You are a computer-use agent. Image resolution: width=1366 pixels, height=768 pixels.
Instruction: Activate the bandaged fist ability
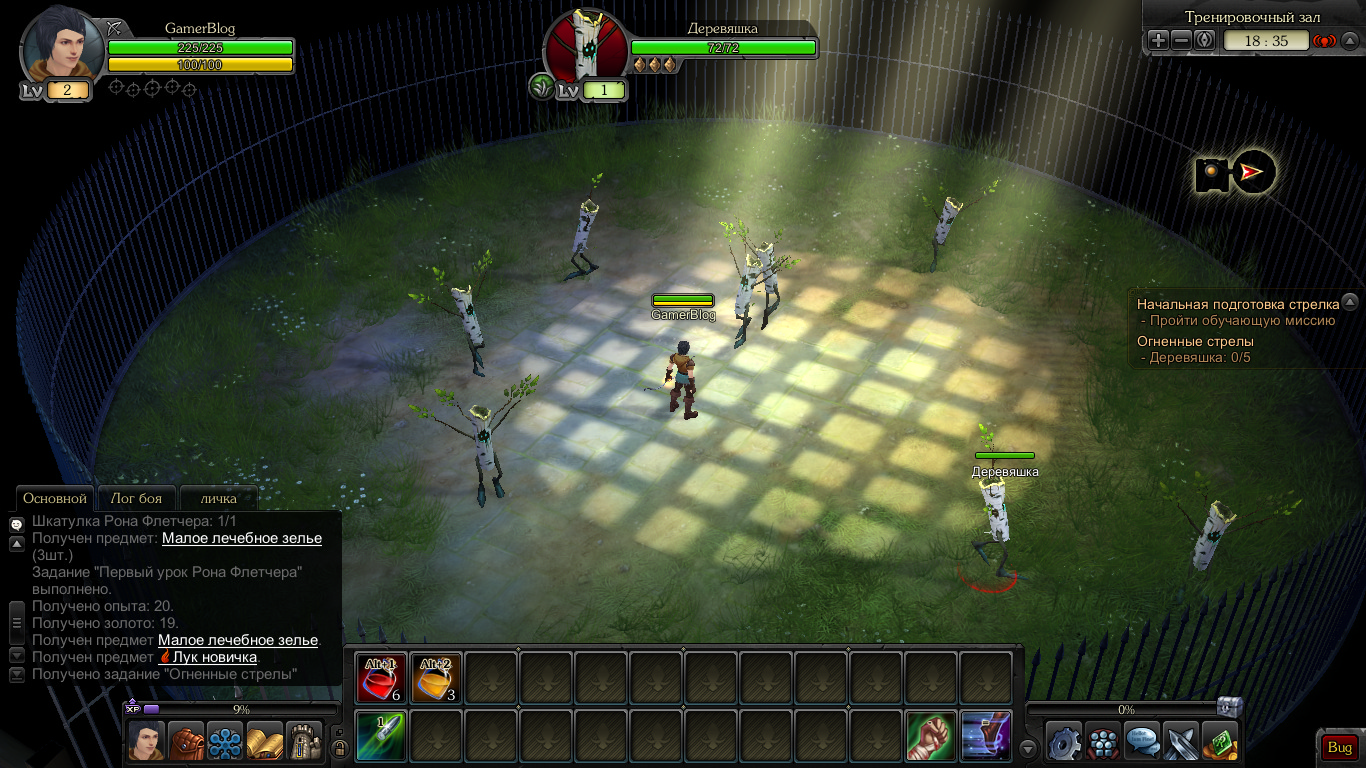point(930,736)
